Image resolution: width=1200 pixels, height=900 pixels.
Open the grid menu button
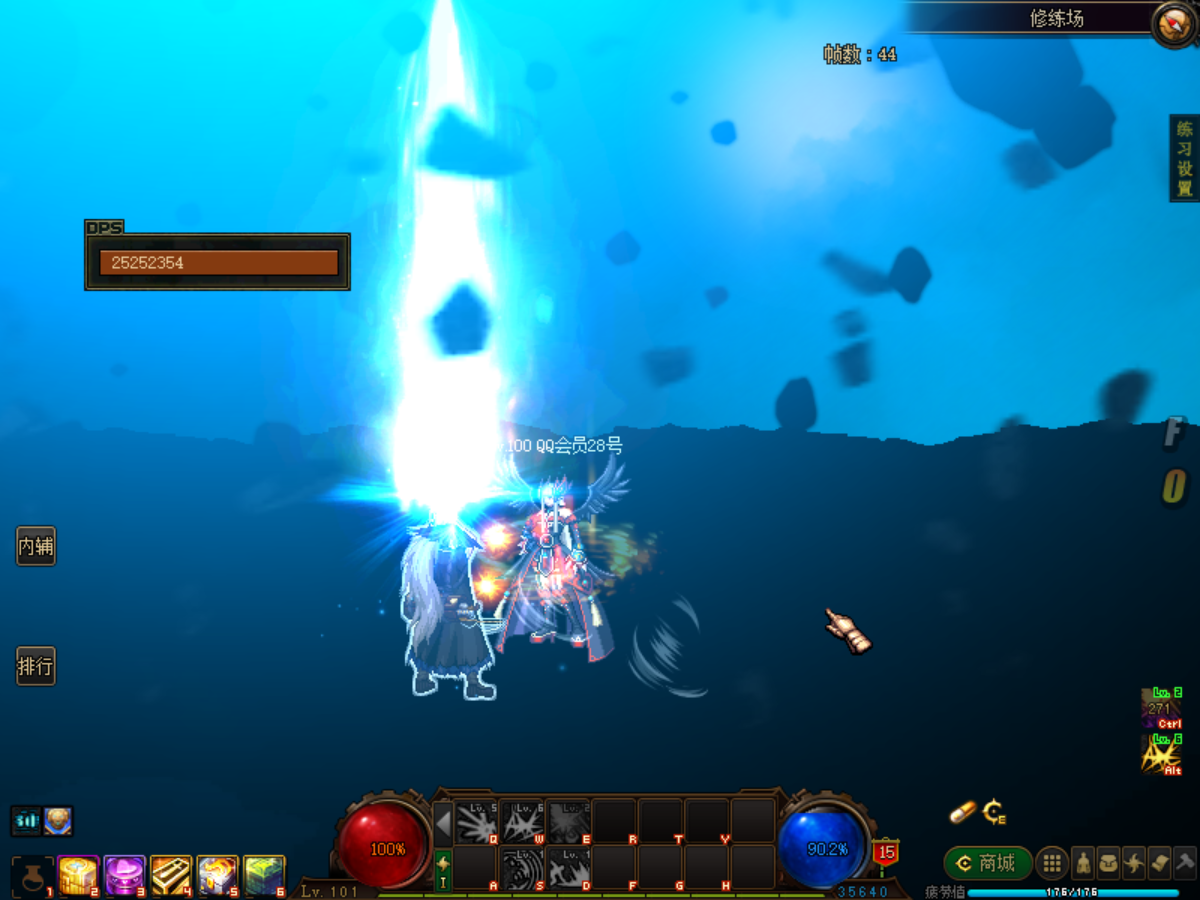click(x=1052, y=863)
